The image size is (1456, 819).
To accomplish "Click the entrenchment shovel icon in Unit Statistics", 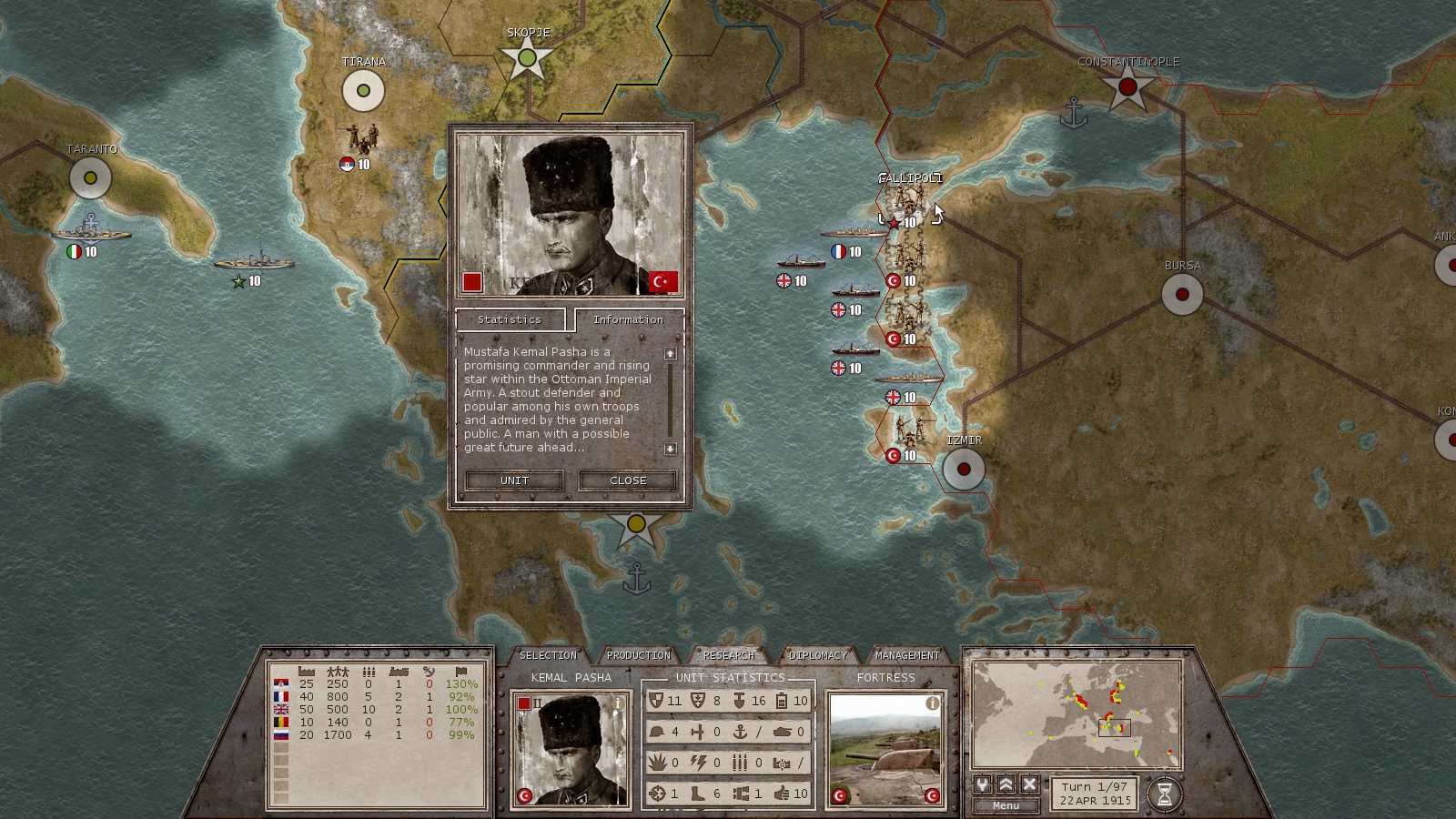I will (737, 701).
